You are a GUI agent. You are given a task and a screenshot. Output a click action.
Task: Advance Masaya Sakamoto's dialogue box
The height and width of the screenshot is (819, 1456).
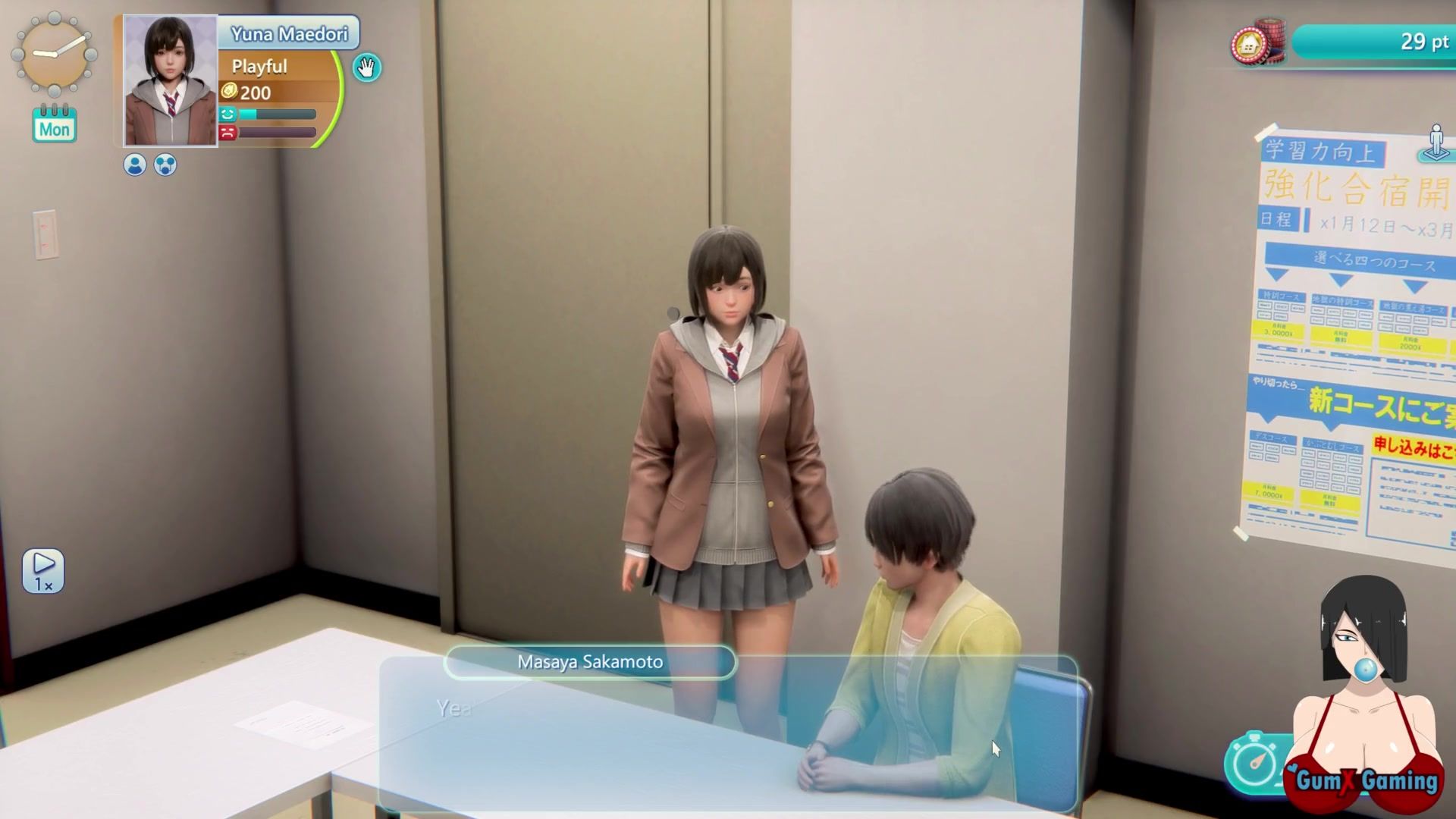pos(728,732)
